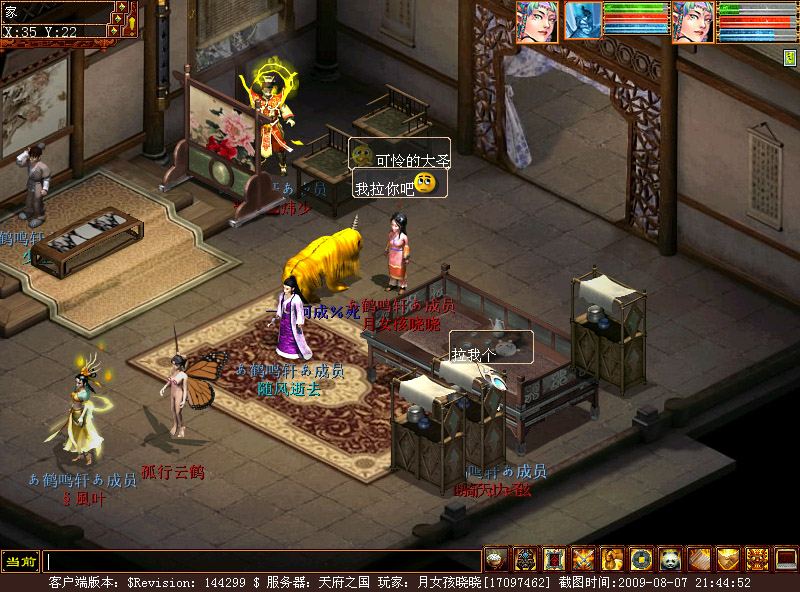The width and height of the screenshot is (800, 592).
Task: Open the copper coin trade icon
Action: 641,559
